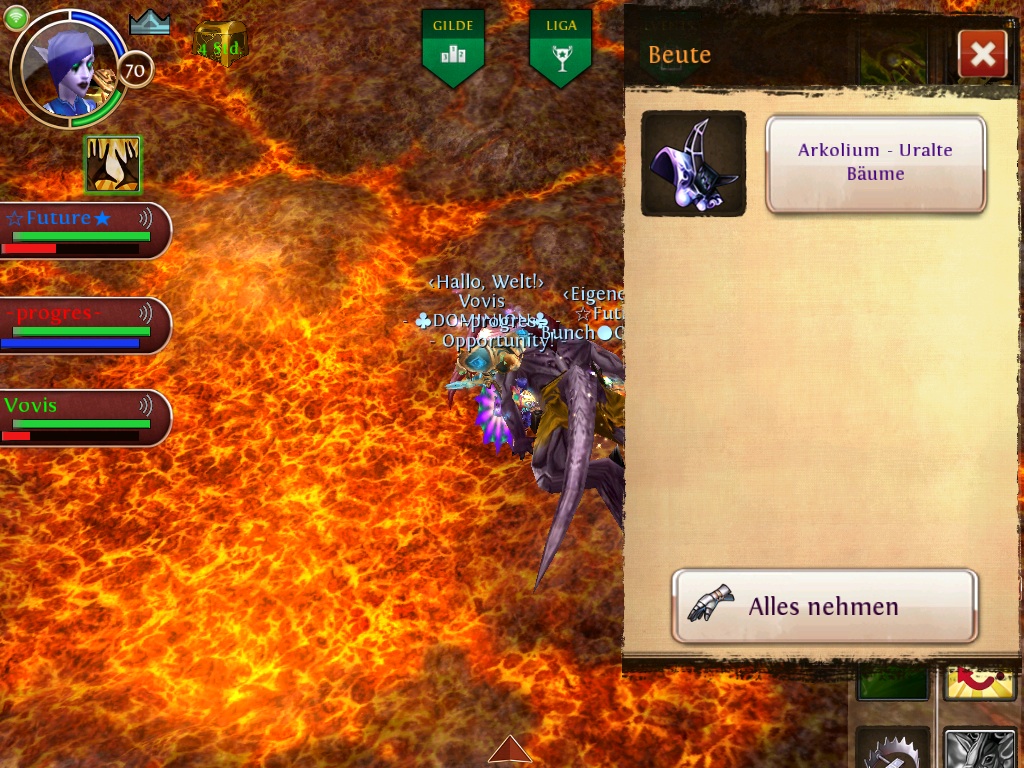Viewport: 1024px width, 768px height.
Task: Expand the bottom arrow panel
Action: pyautogui.click(x=510, y=749)
